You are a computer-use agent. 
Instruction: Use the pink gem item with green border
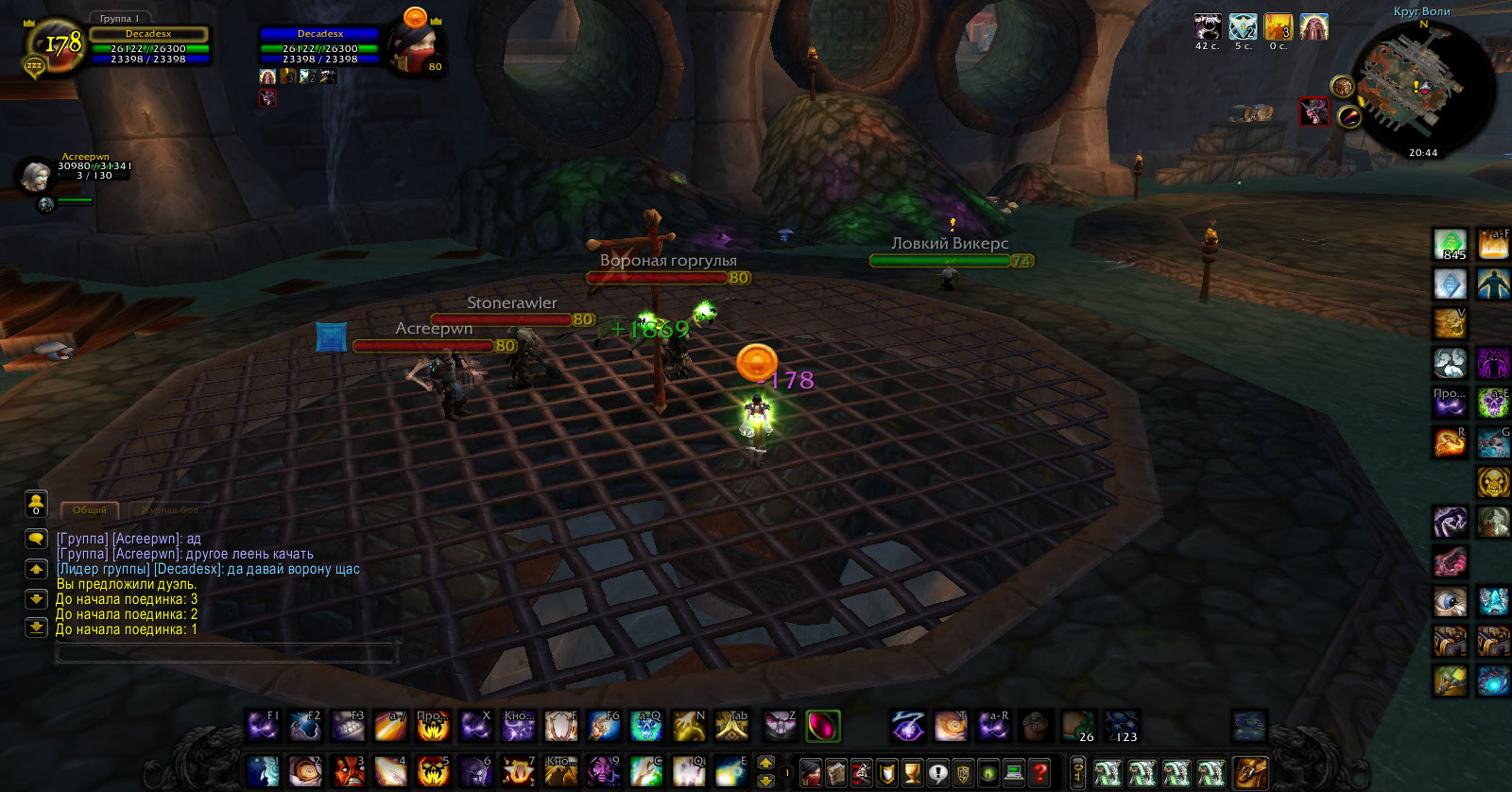822,726
